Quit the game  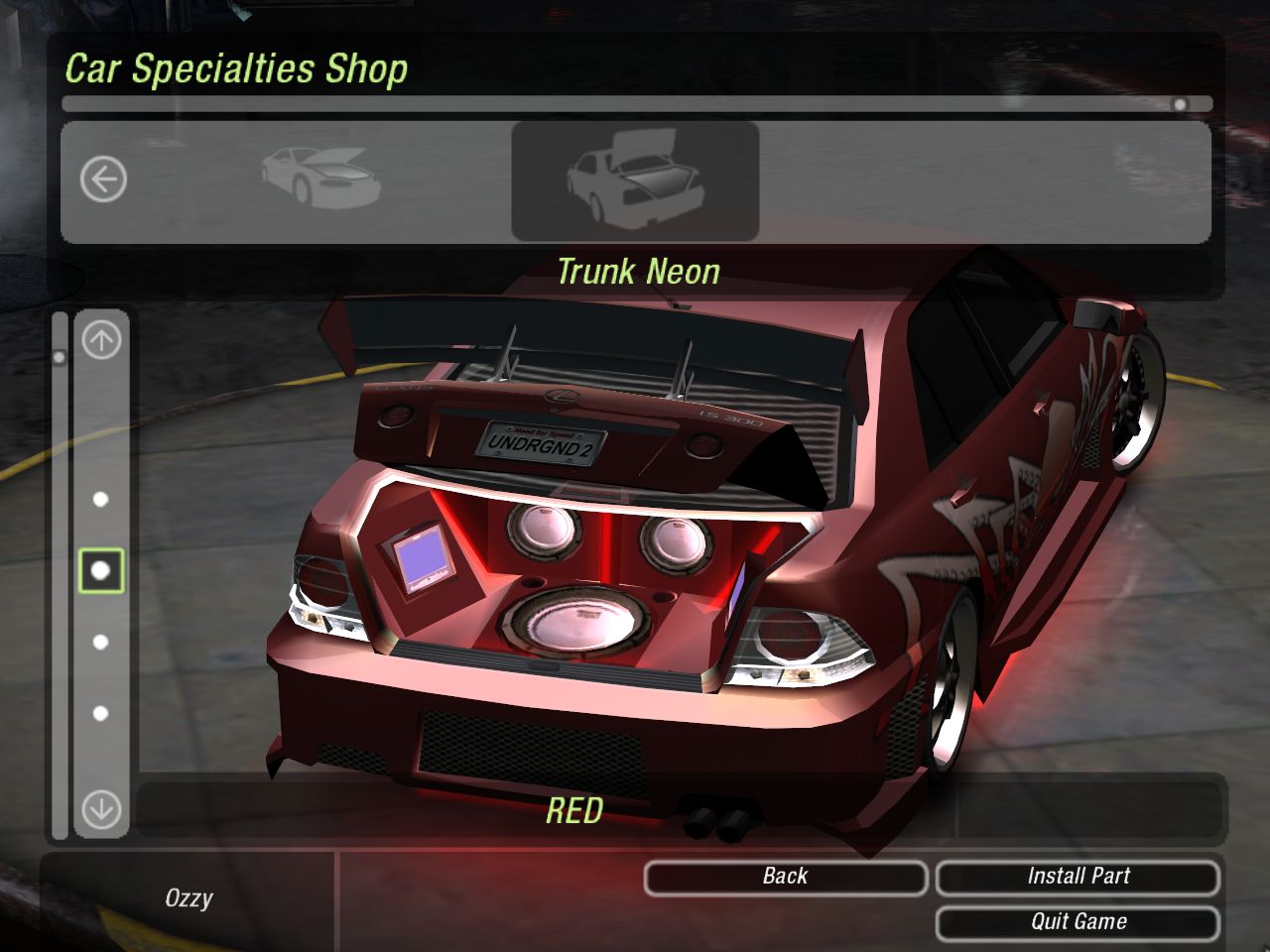coord(1078,922)
